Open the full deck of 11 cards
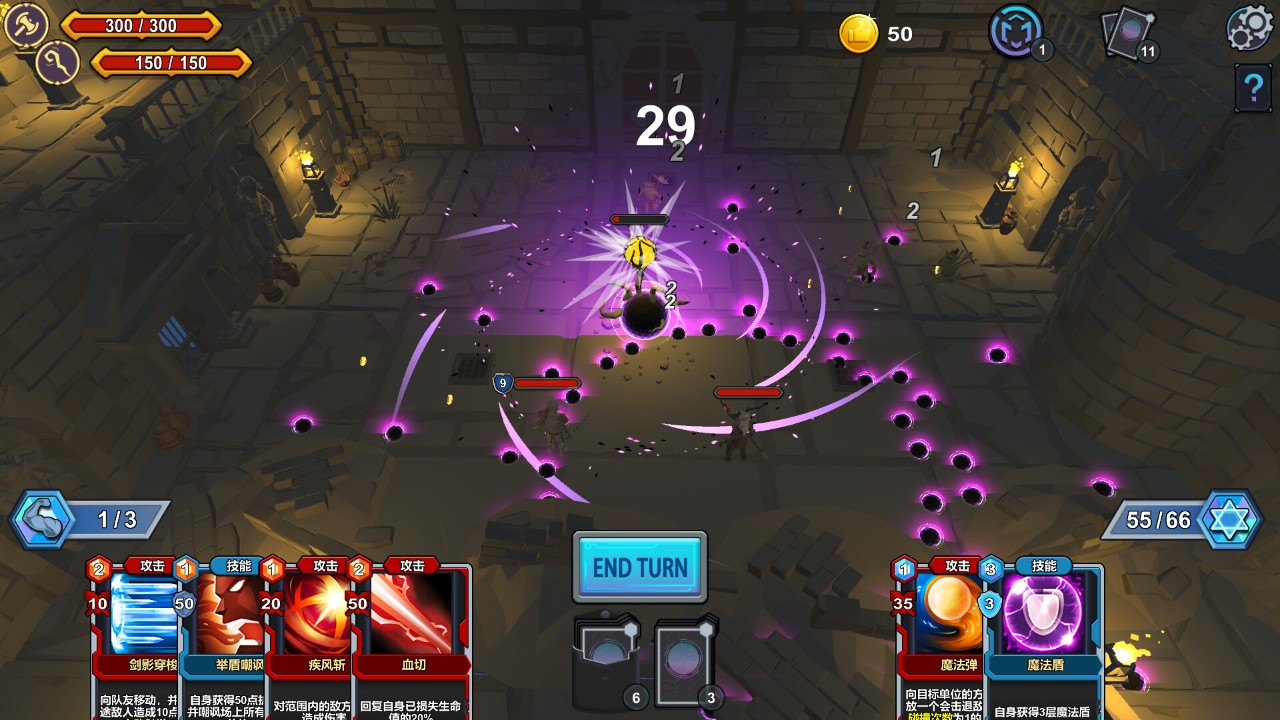 [1128, 34]
